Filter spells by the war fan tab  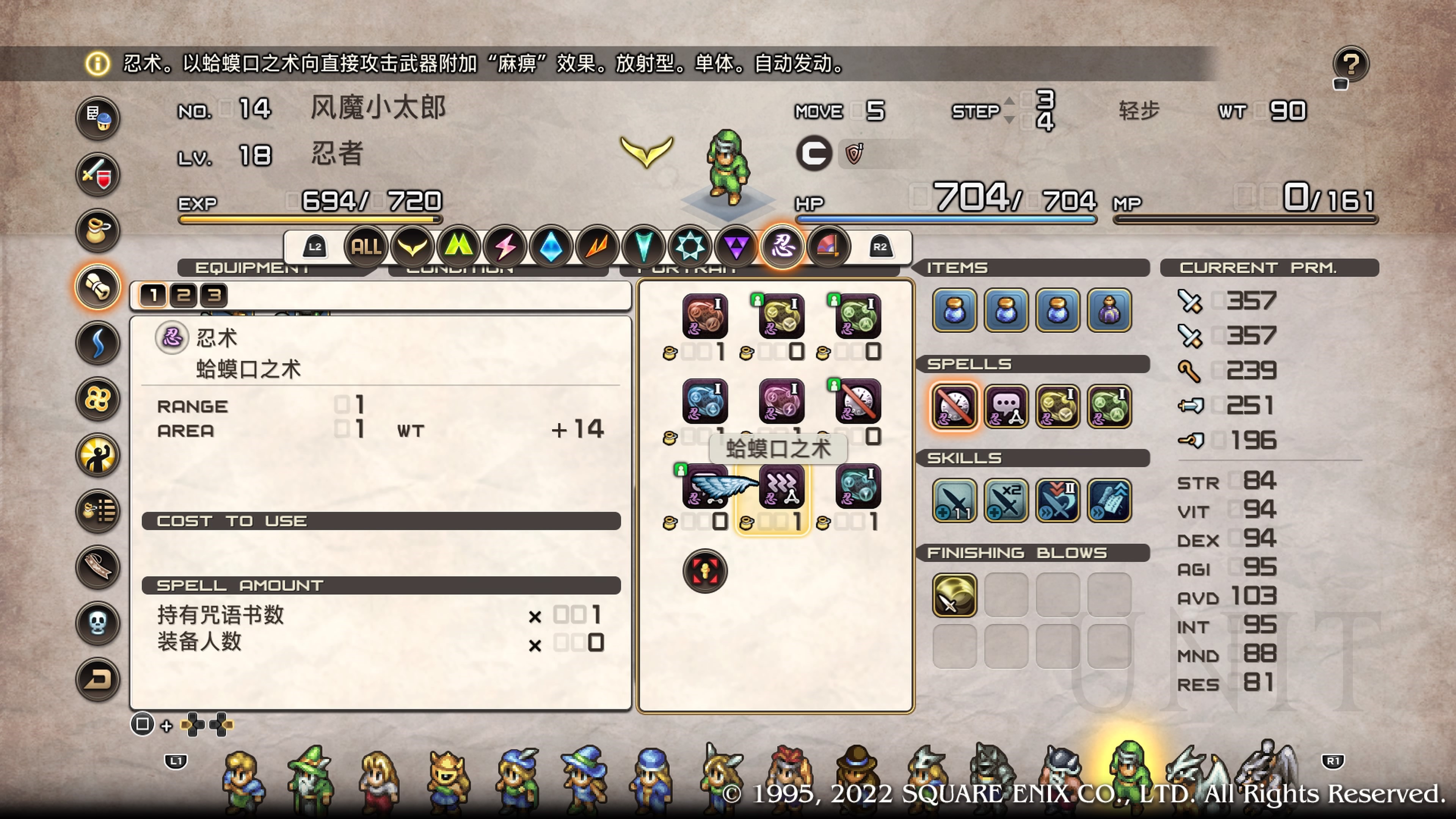(x=828, y=246)
